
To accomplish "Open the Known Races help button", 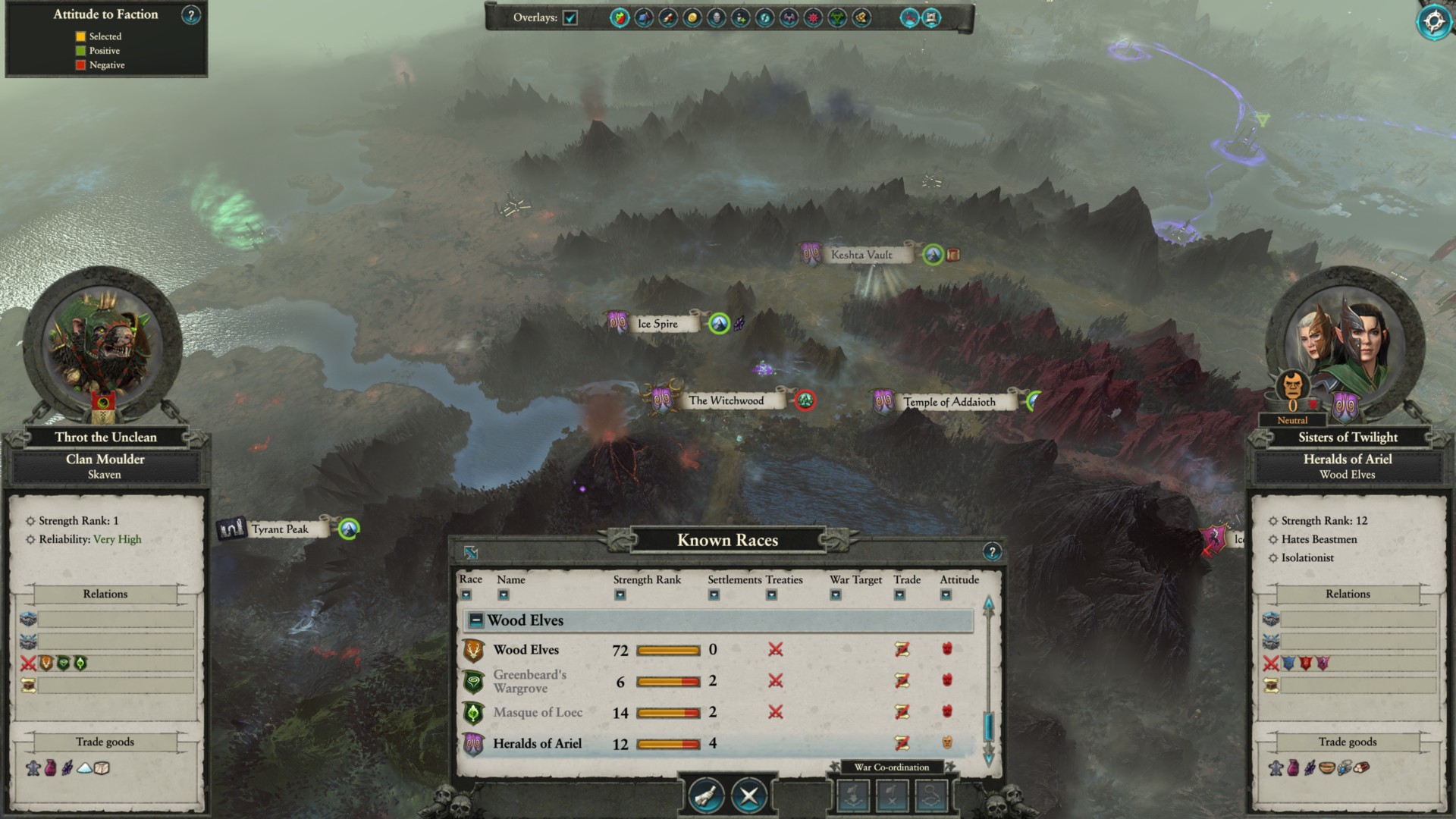I will pos(991,552).
